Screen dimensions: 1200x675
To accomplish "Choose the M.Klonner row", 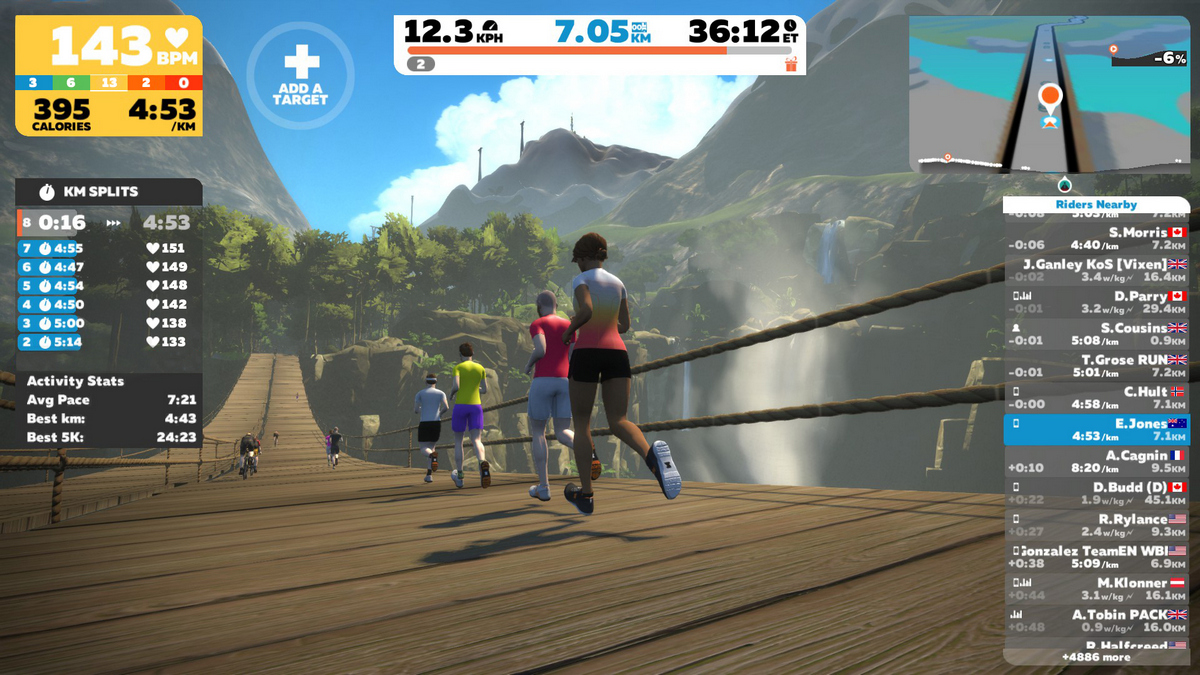I will pyautogui.click(x=1096, y=589).
